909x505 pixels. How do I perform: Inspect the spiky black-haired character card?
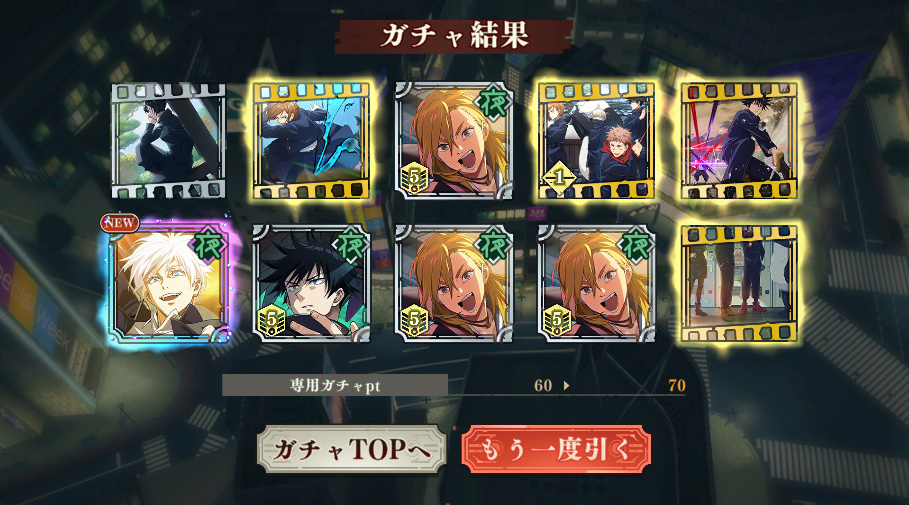click(x=312, y=284)
